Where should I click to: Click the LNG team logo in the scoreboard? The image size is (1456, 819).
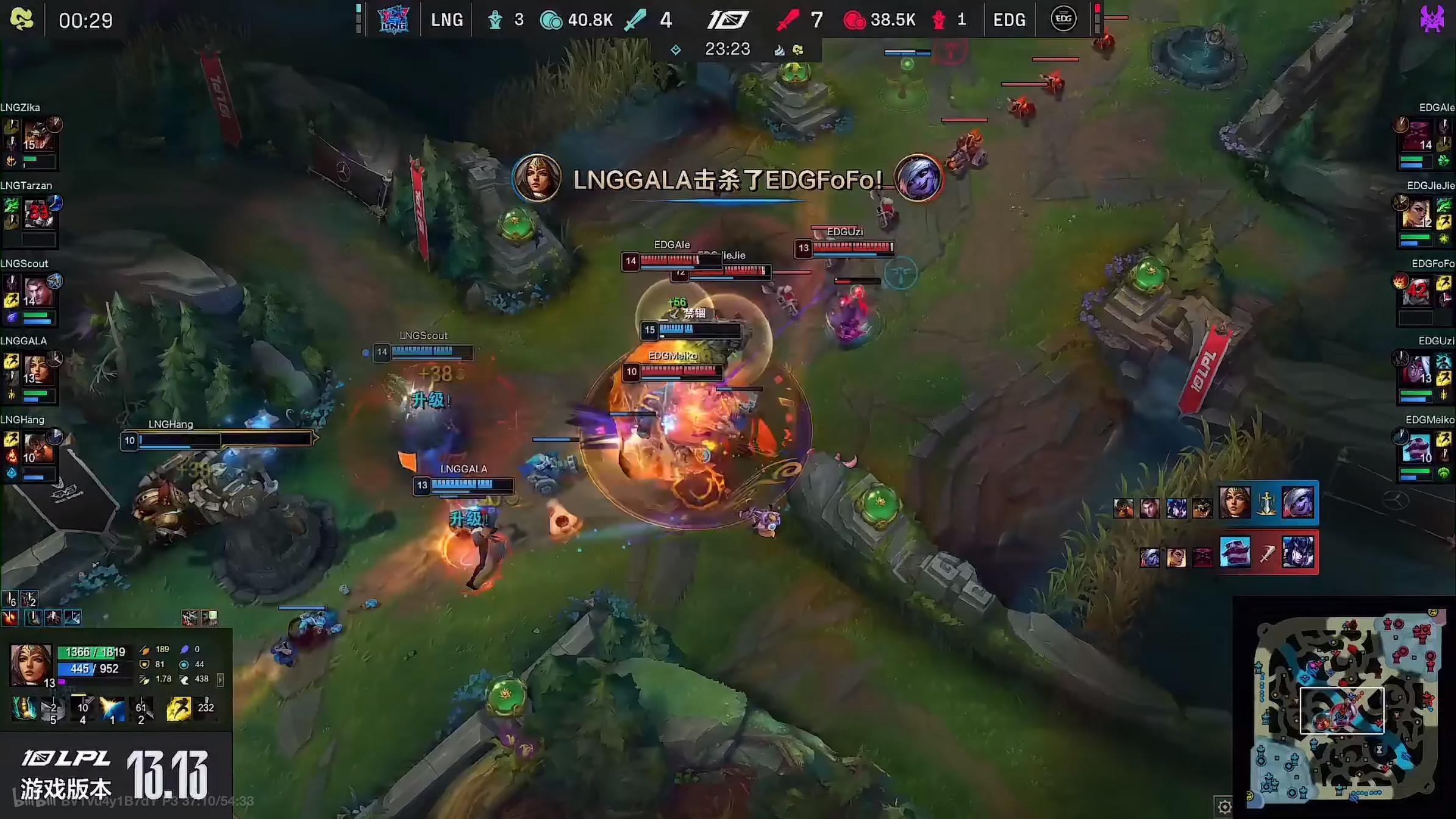[393, 19]
